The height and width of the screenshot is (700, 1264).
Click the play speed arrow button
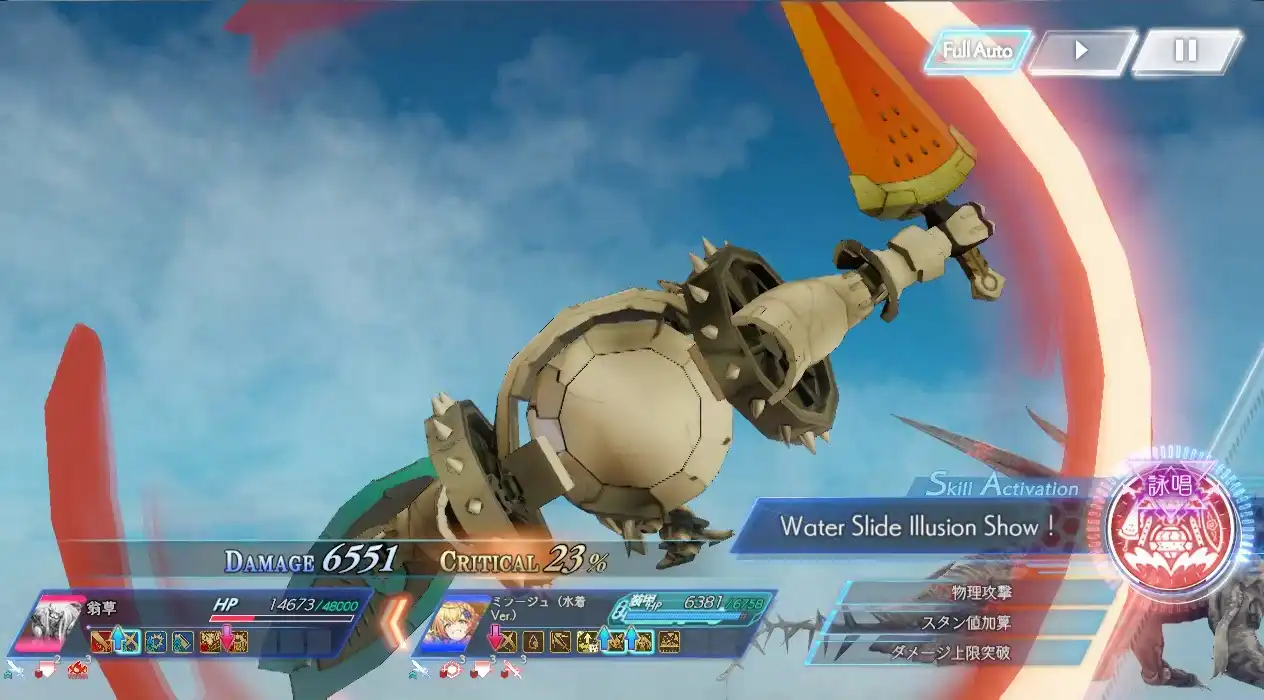click(1081, 51)
